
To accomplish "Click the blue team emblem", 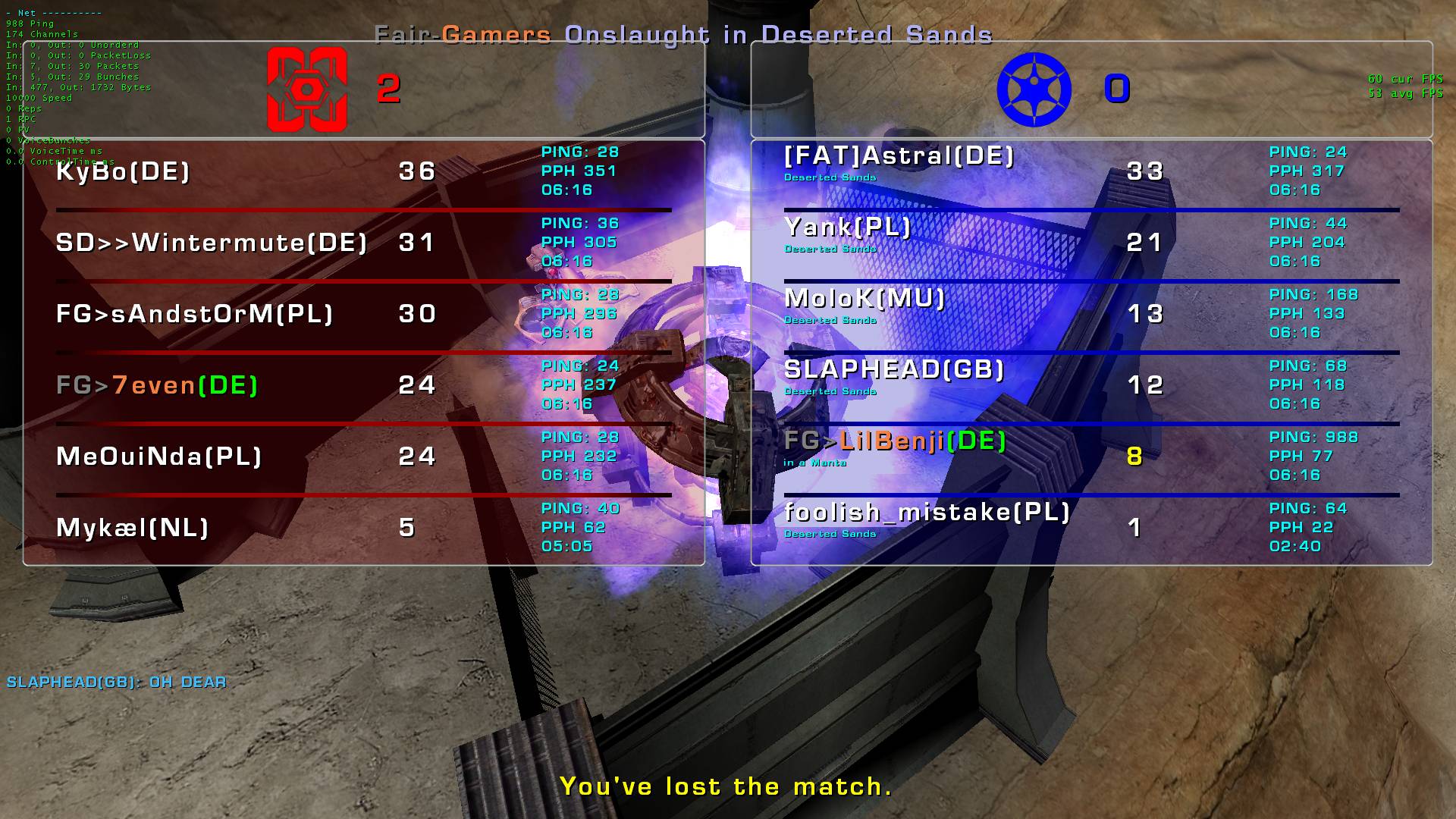I will click(x=1034, y=89).
